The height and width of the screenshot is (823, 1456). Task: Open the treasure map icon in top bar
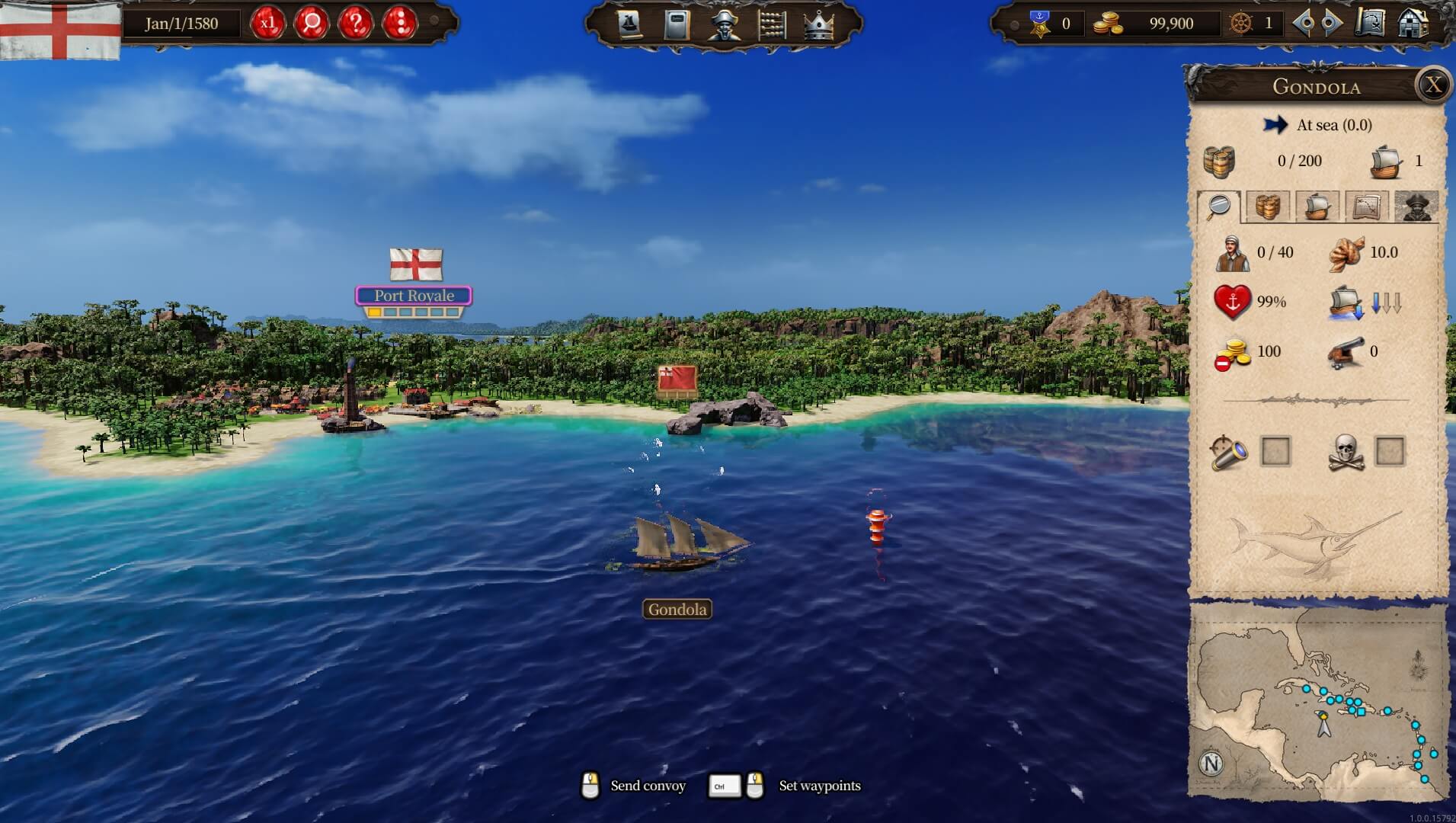click(x=1370, y=23)
